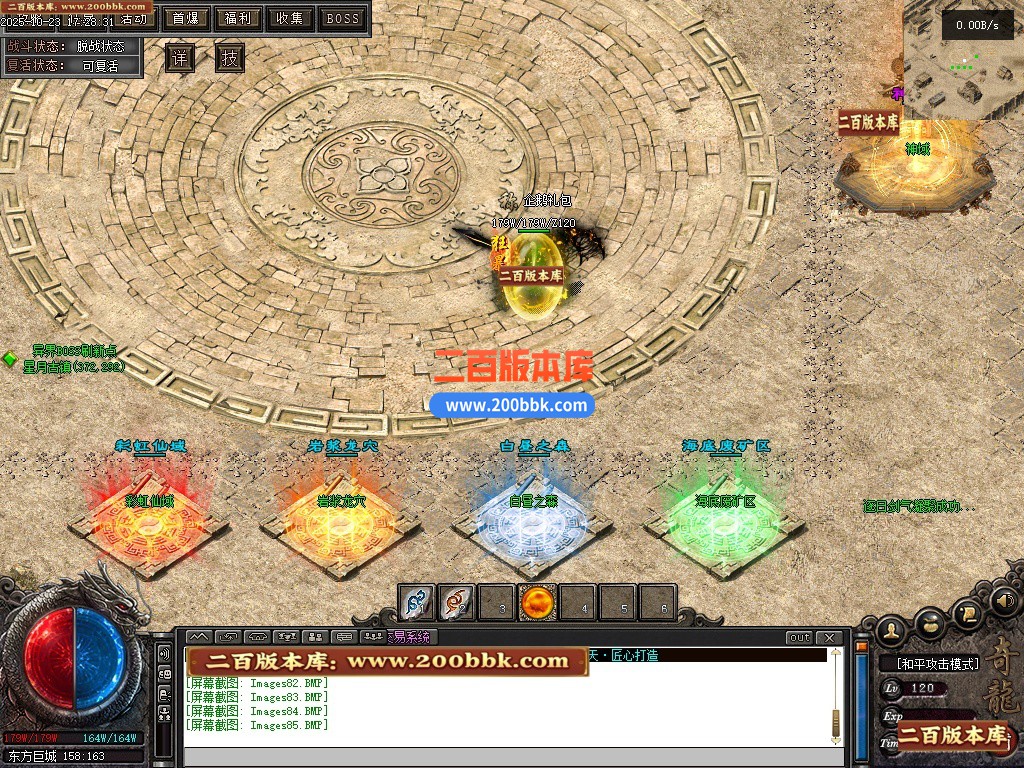Click the chat window 'out' button

click(799, 638)
